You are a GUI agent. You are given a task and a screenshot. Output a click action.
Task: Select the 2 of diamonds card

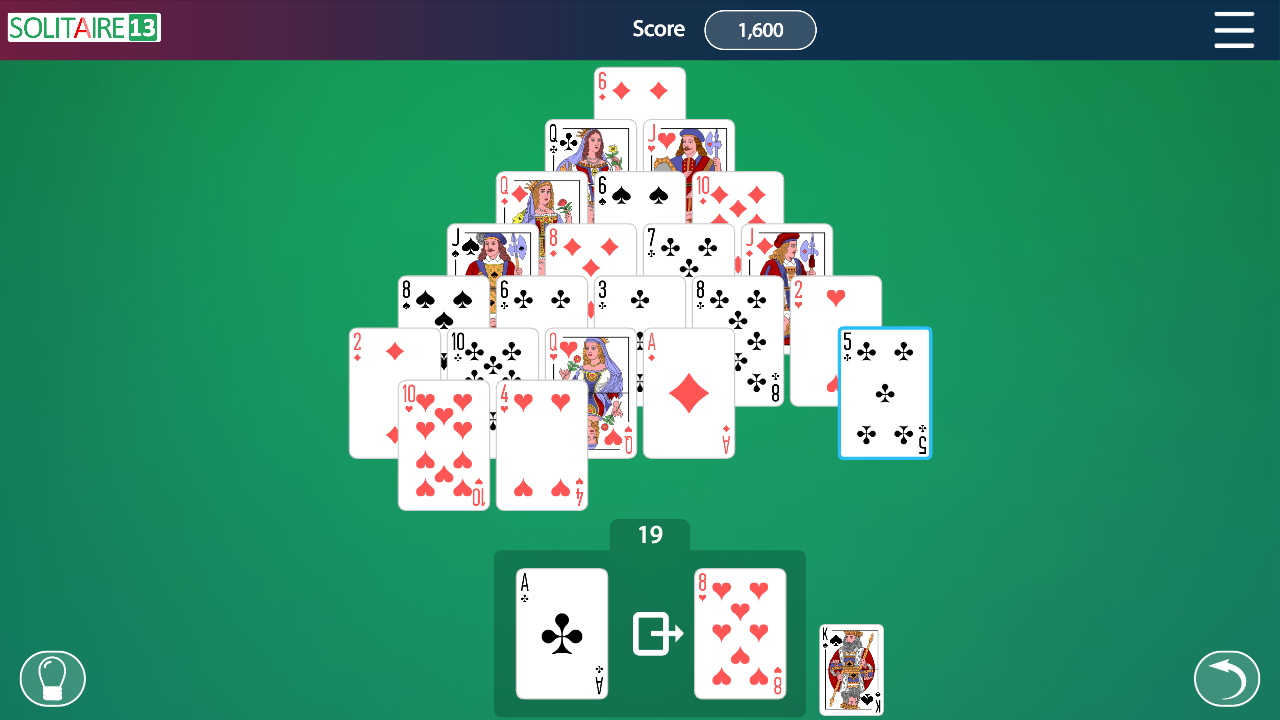[x=375, y=390]
